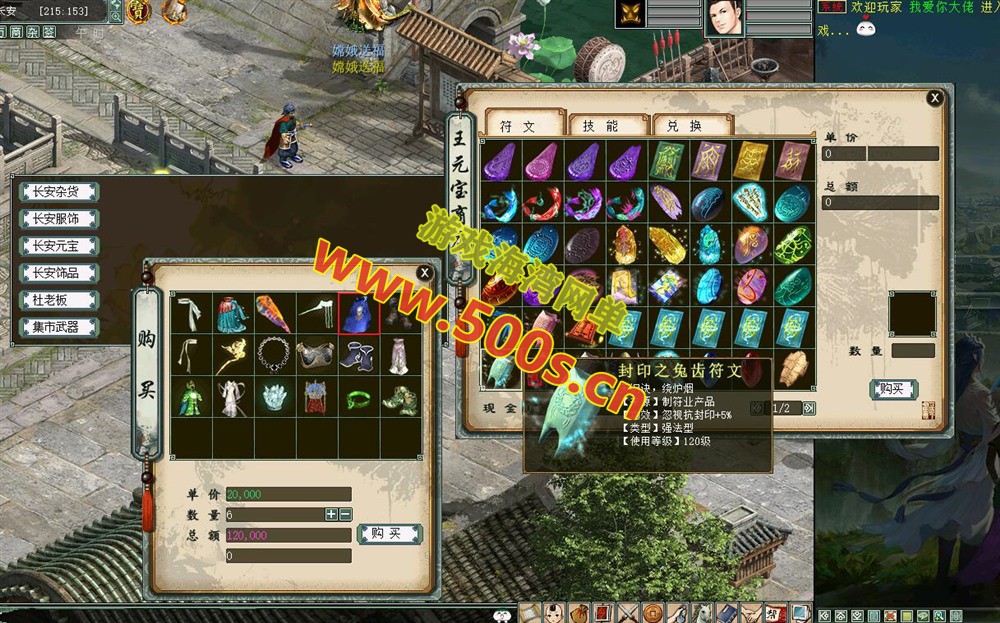Select the green jade ring item
Screen dimensions: 1000x623
[359, 397]
